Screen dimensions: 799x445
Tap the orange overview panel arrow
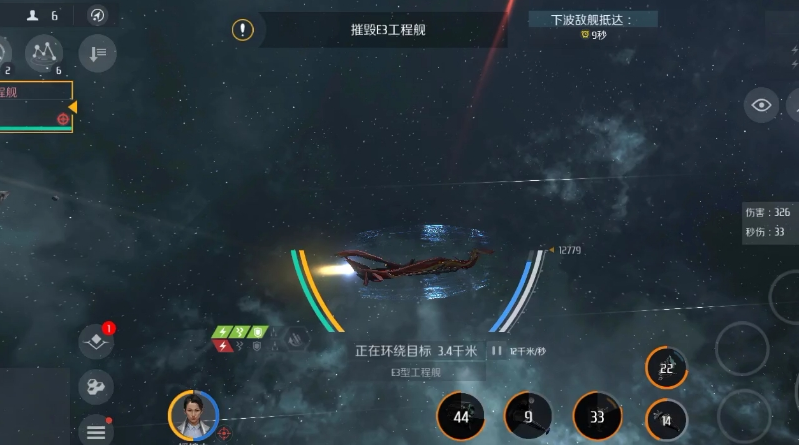72,107
